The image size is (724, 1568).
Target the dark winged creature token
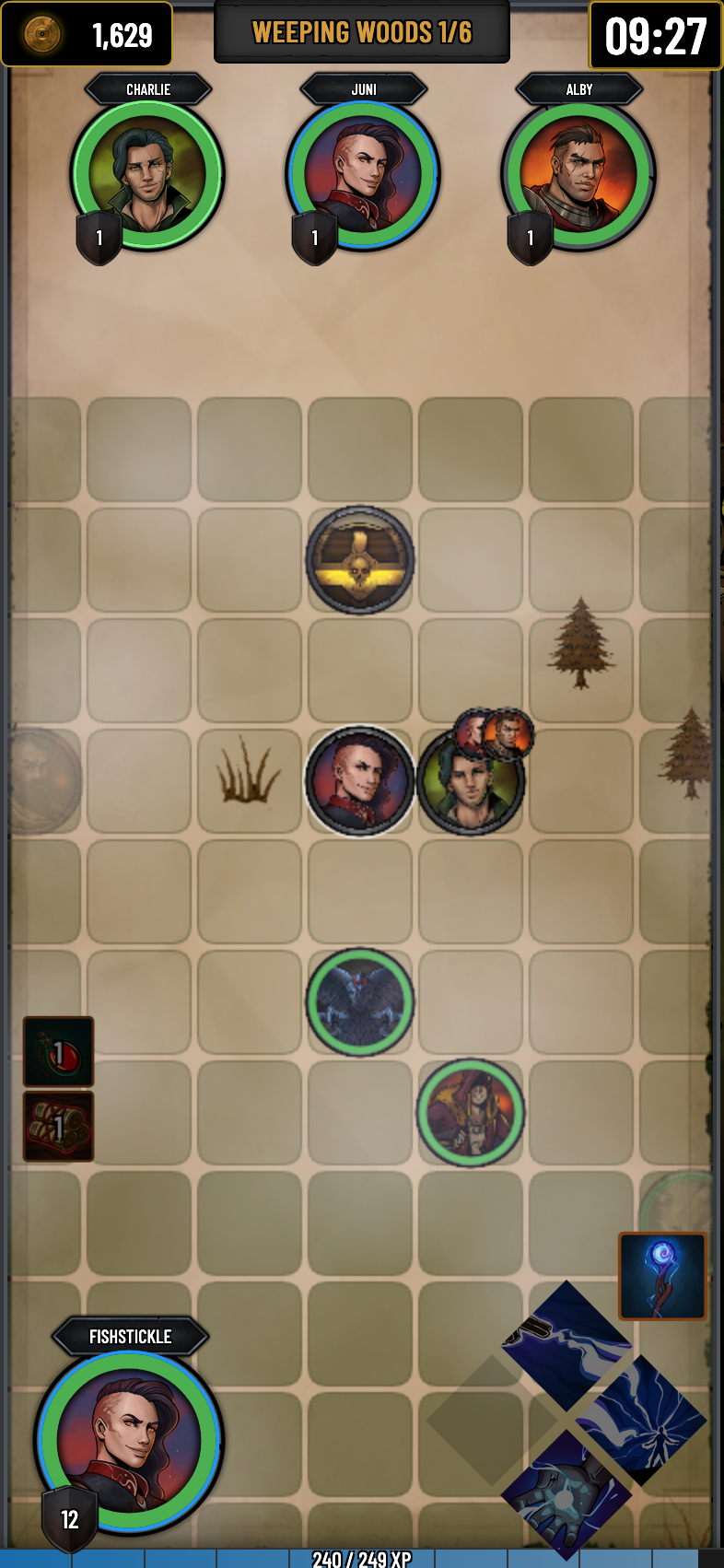click(x=360, y=1001)
